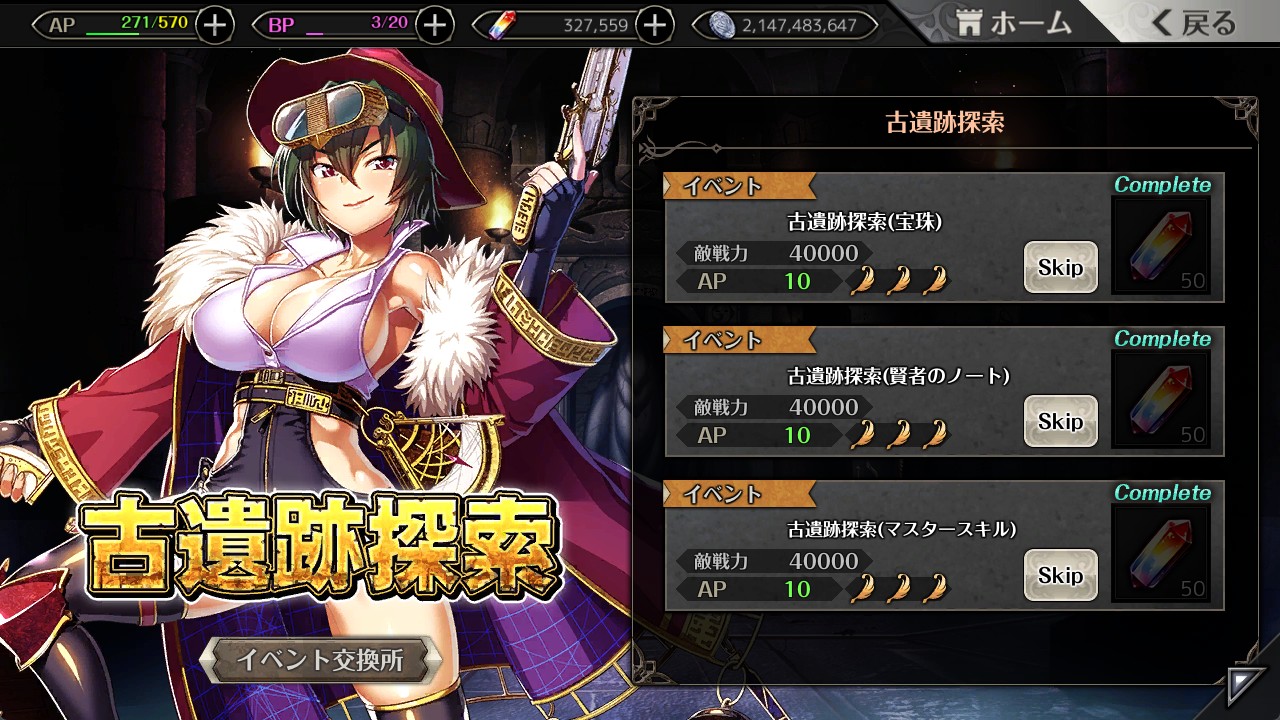View the 宝珠 quest crystal reward
The image size is (1280, 720).
click(x=1161, y=247)
